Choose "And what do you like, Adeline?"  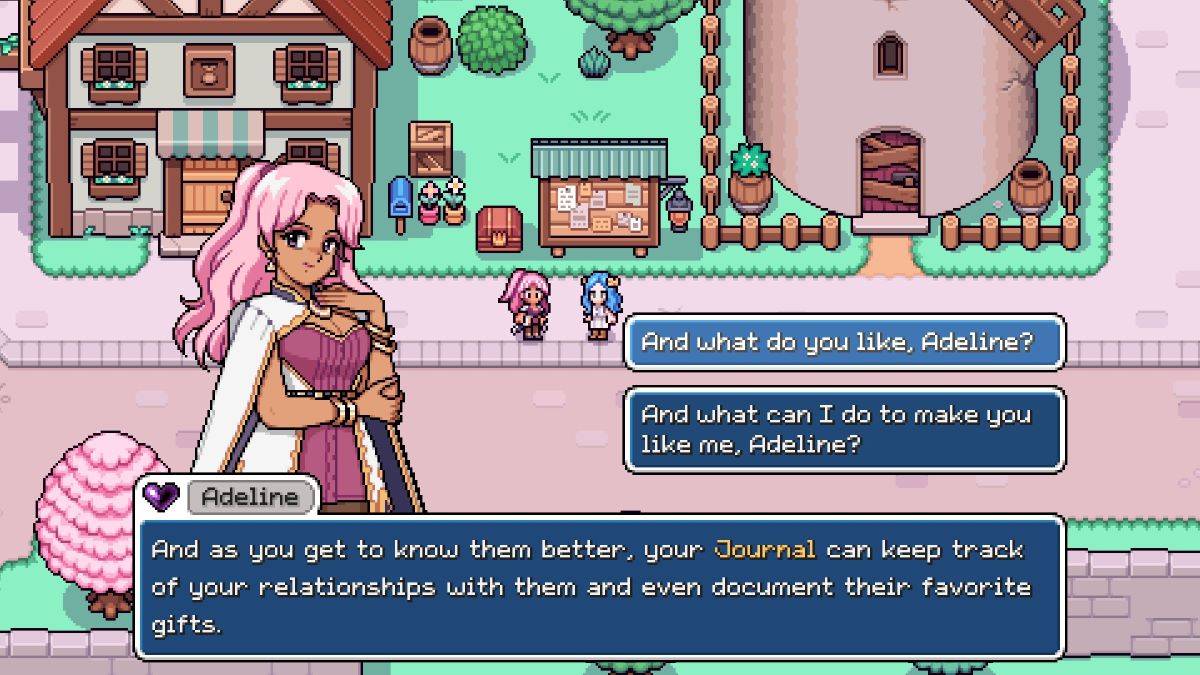843,343
